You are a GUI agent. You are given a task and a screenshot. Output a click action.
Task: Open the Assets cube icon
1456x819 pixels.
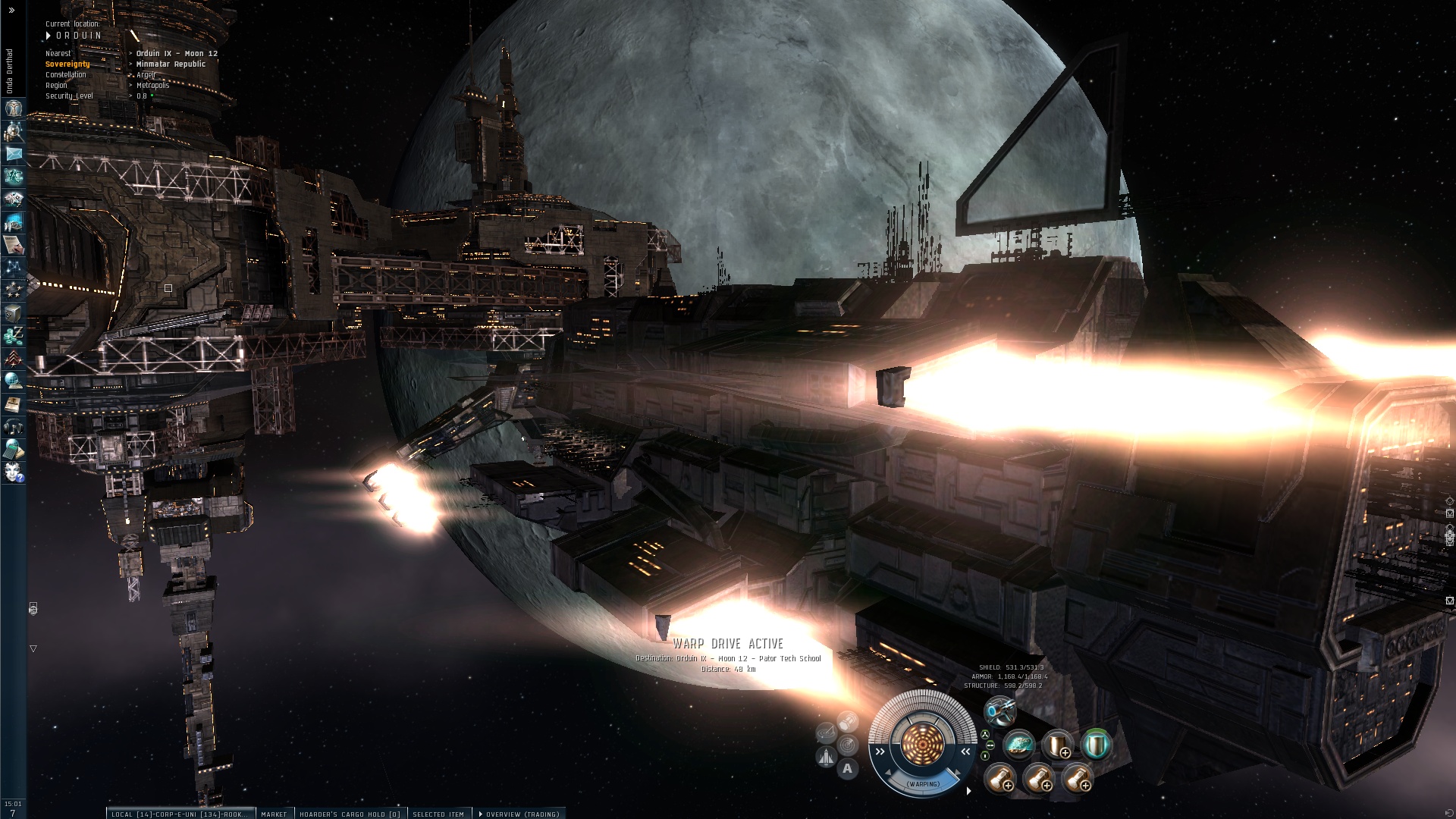[14, 313]
